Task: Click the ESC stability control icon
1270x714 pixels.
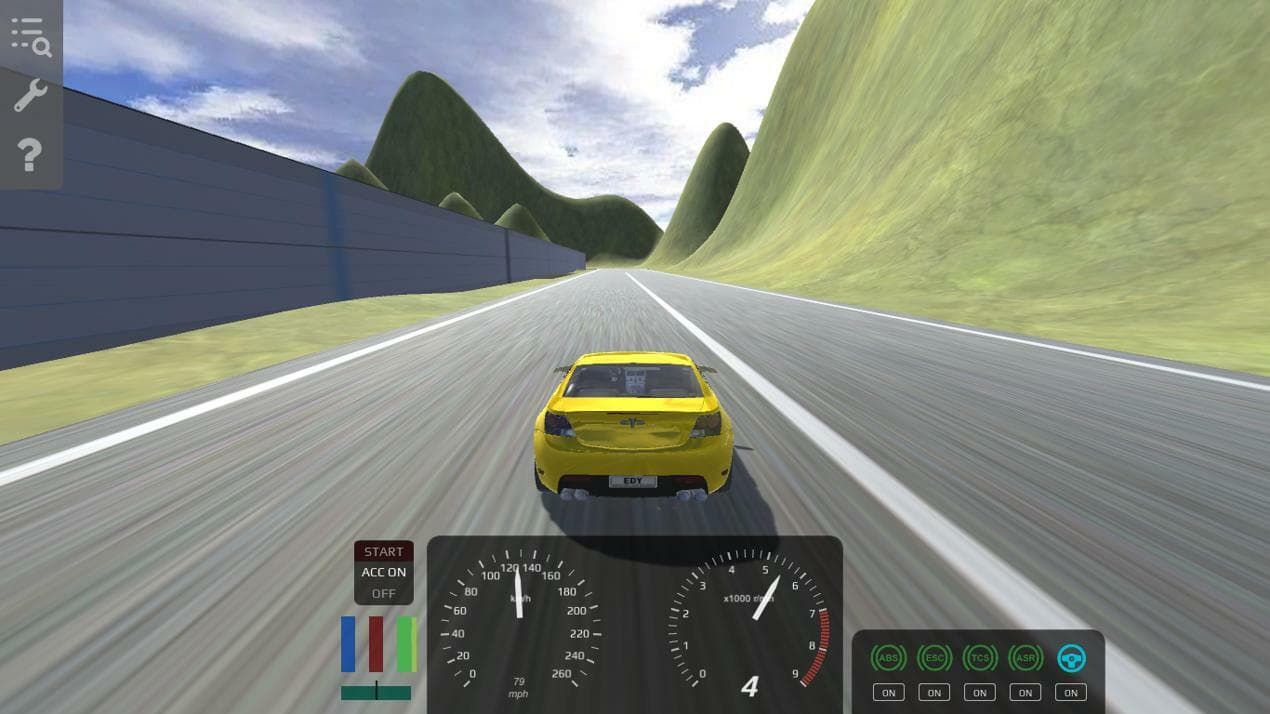Action: click(x=934, y=658)
